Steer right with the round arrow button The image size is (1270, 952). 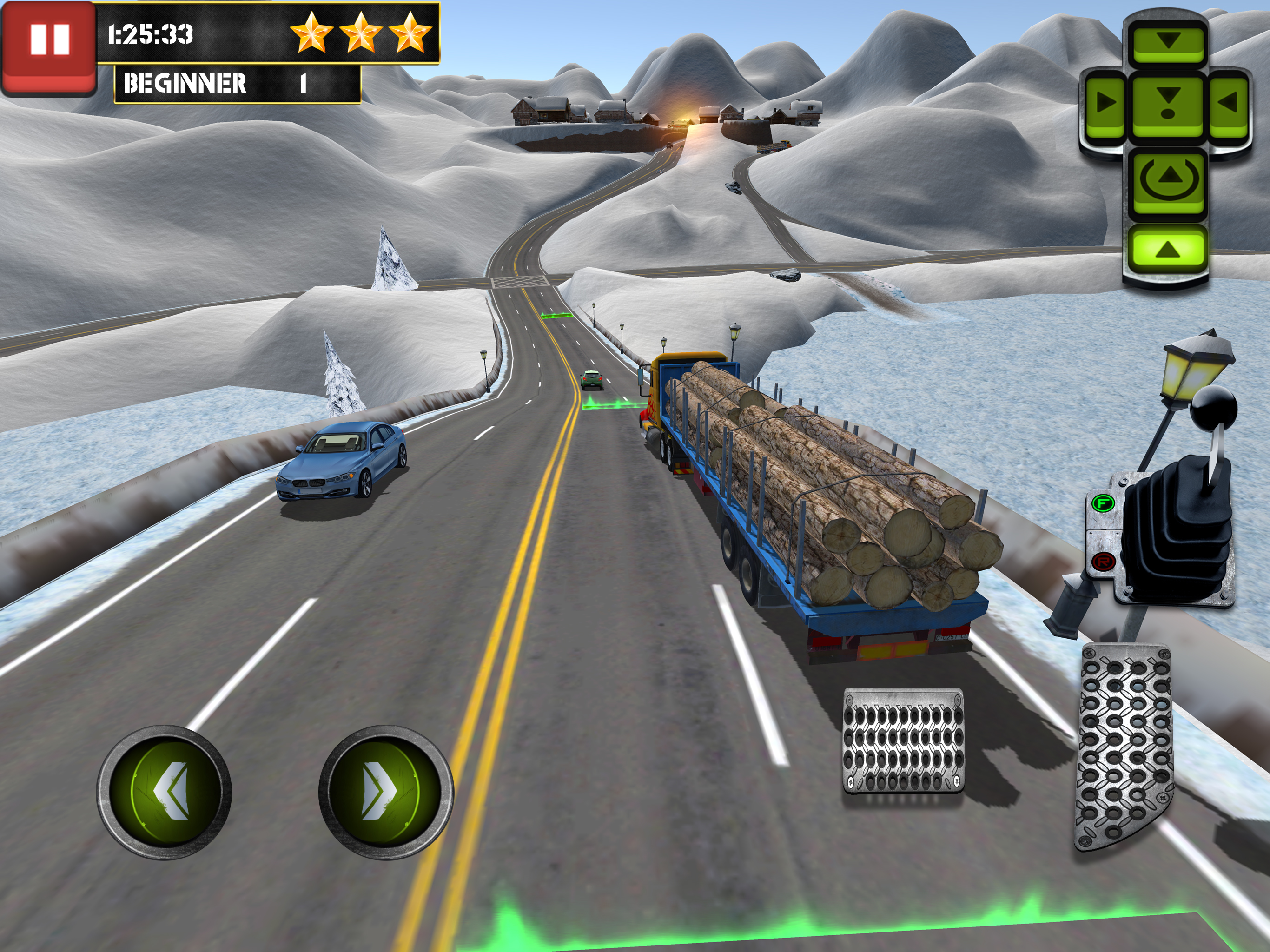pos(386,792)
